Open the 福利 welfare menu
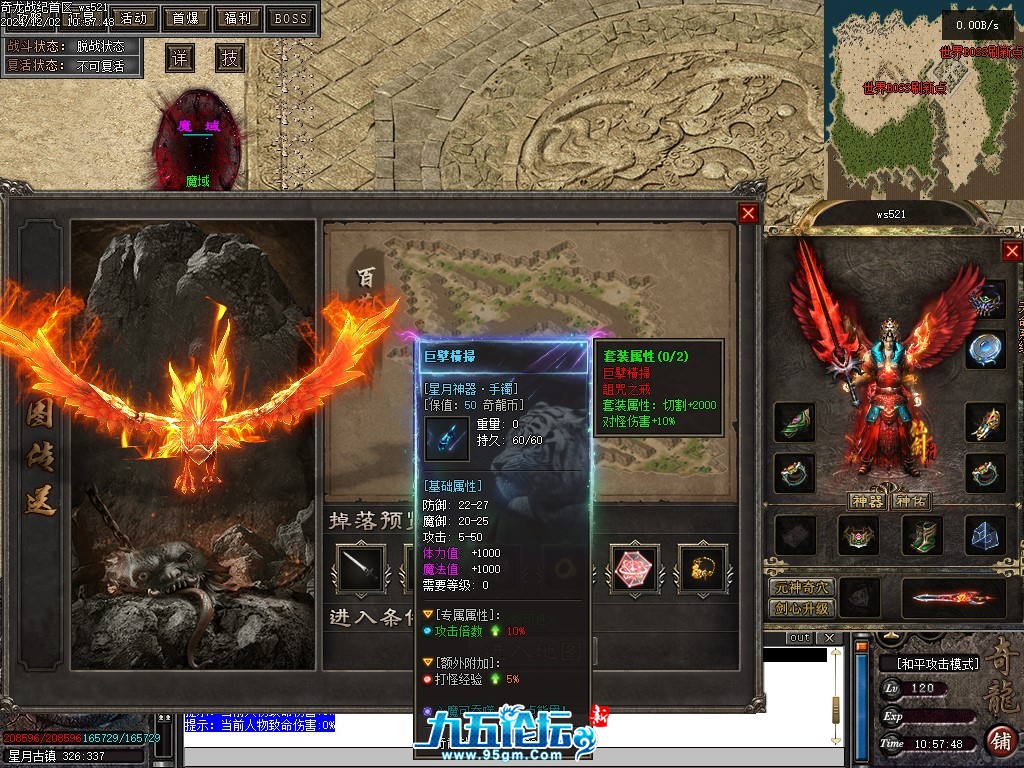1024x768 pixels. (238, 18)
